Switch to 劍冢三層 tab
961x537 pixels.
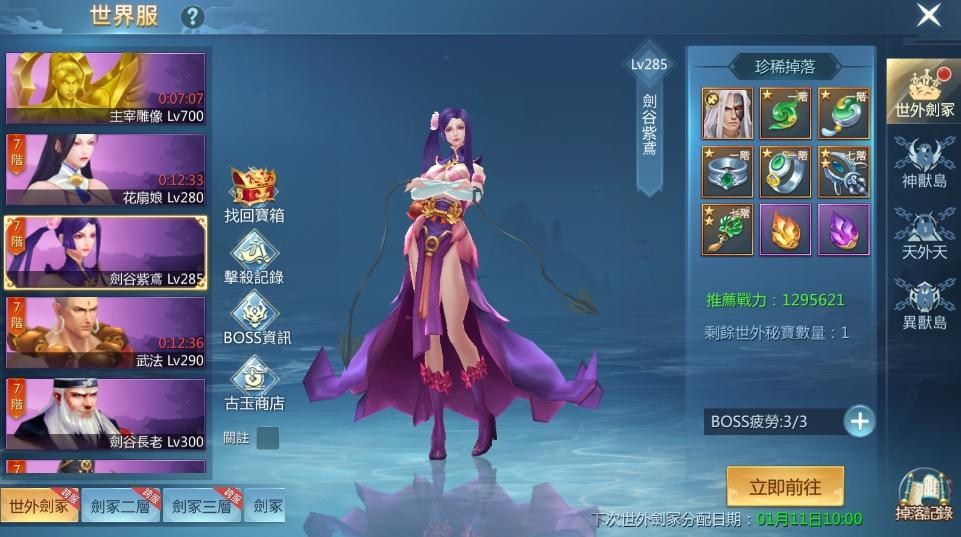pyautogui.click(x=201, y=506)
